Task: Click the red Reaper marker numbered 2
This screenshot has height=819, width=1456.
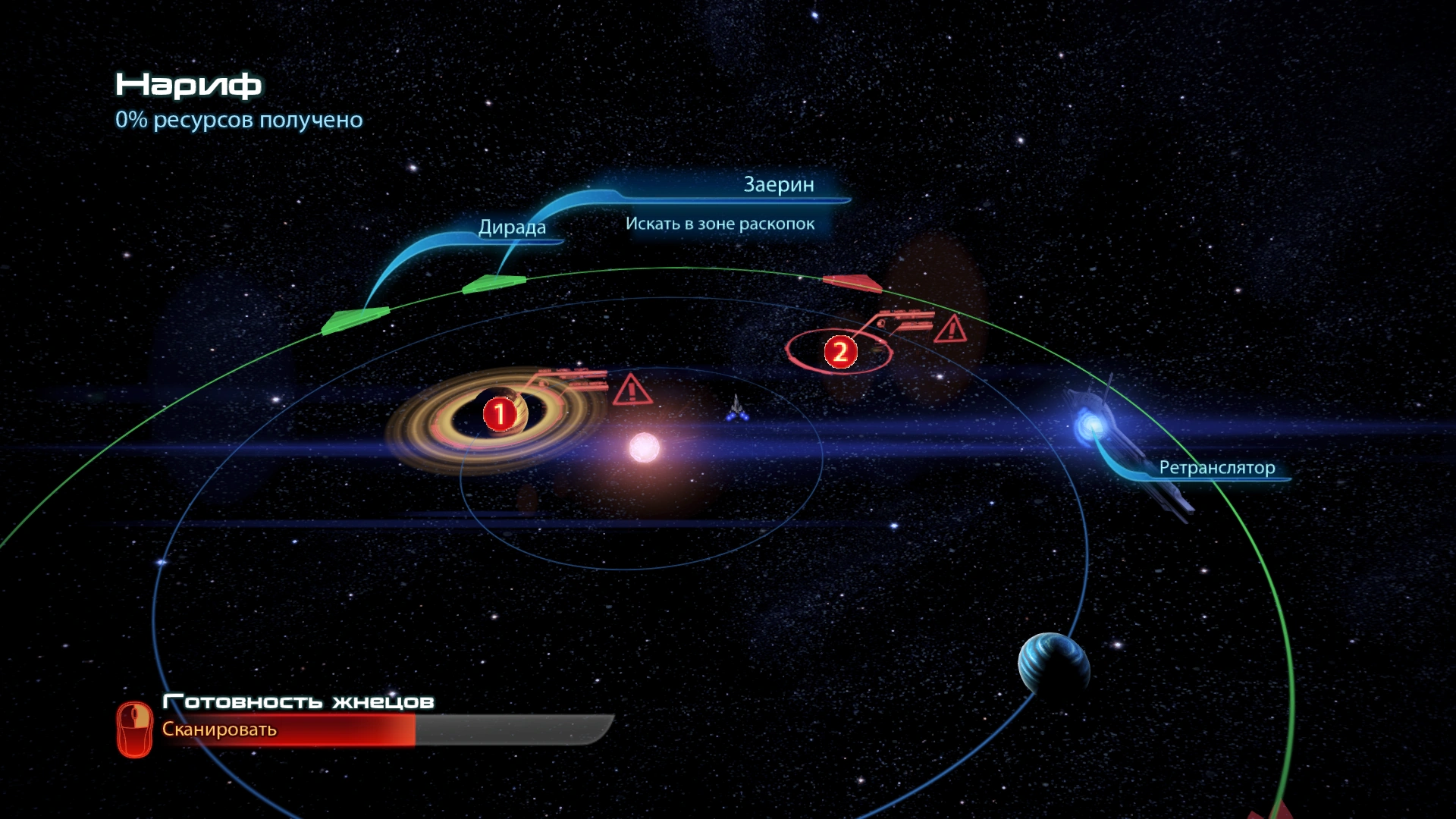Action: (840, 353)
